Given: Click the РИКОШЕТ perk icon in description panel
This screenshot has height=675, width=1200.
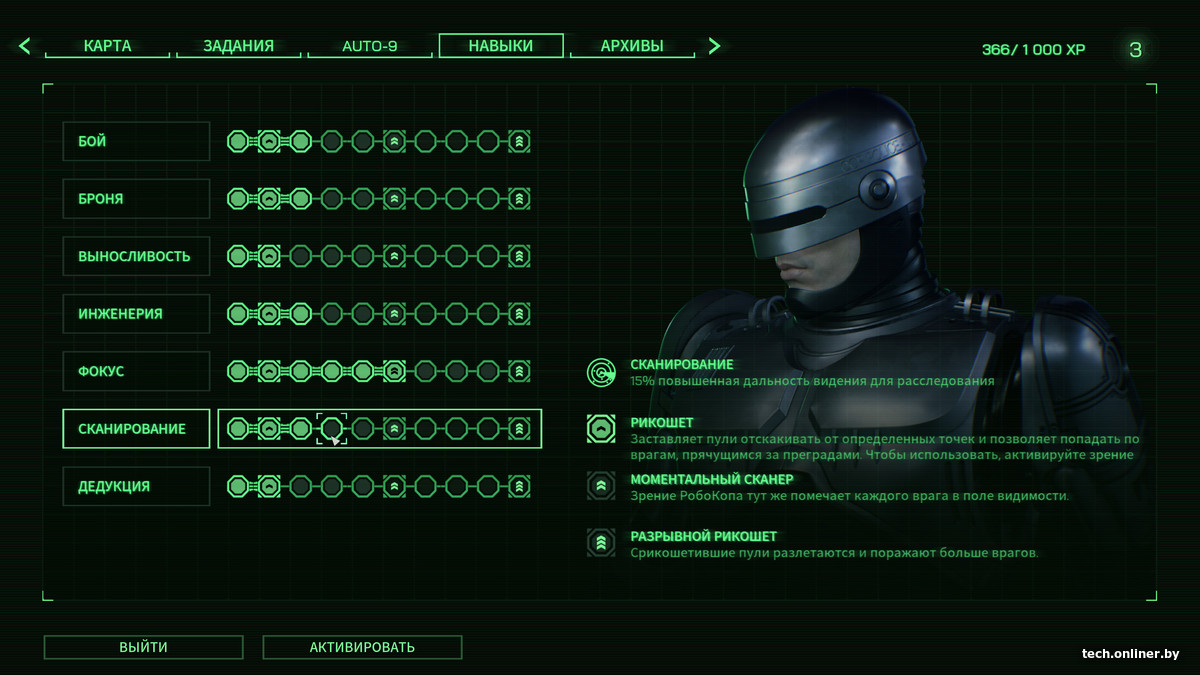Looking at the screenshot, I should [601, 429].
